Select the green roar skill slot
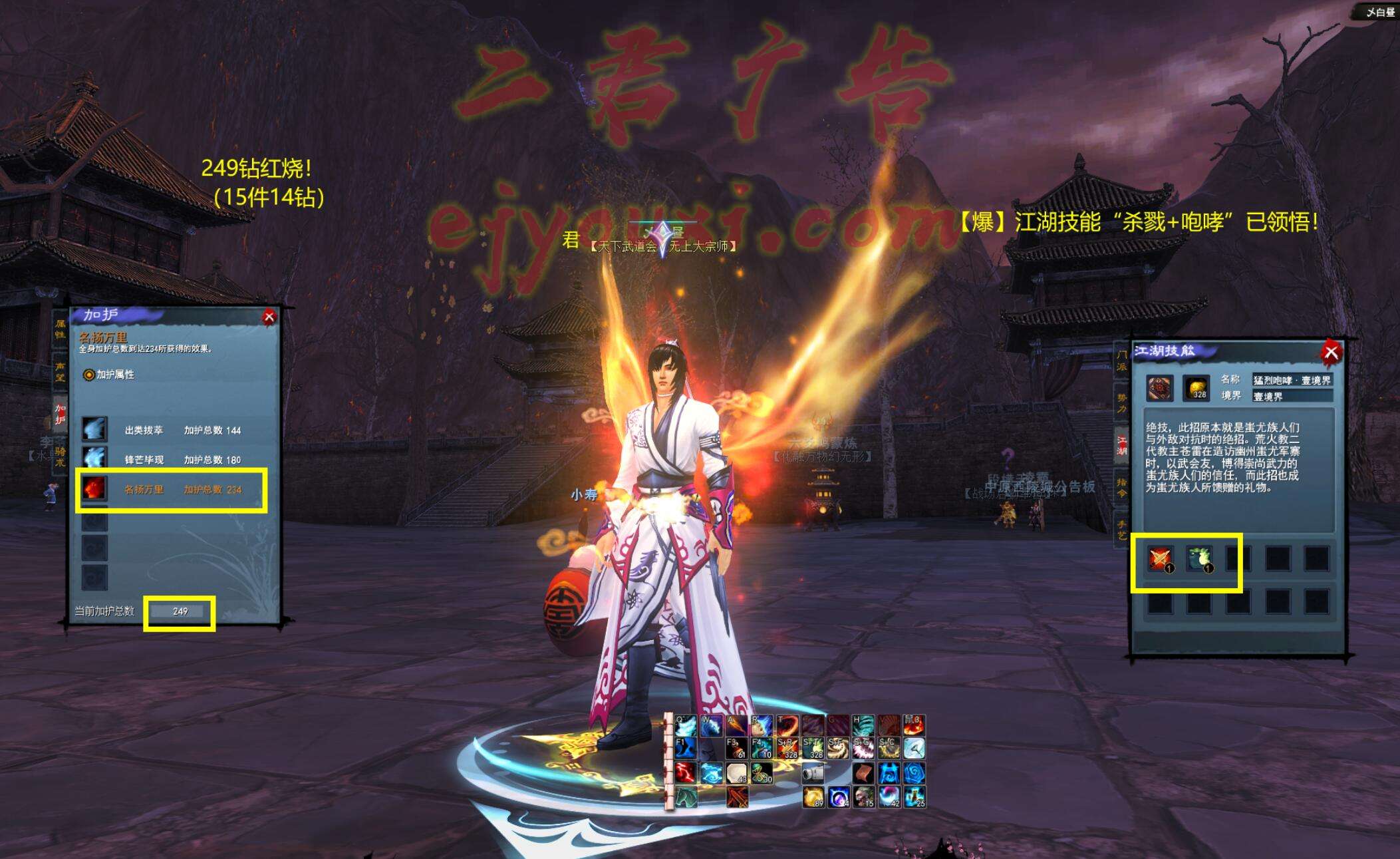1400x859 pixels. (x=1199, y=558)
